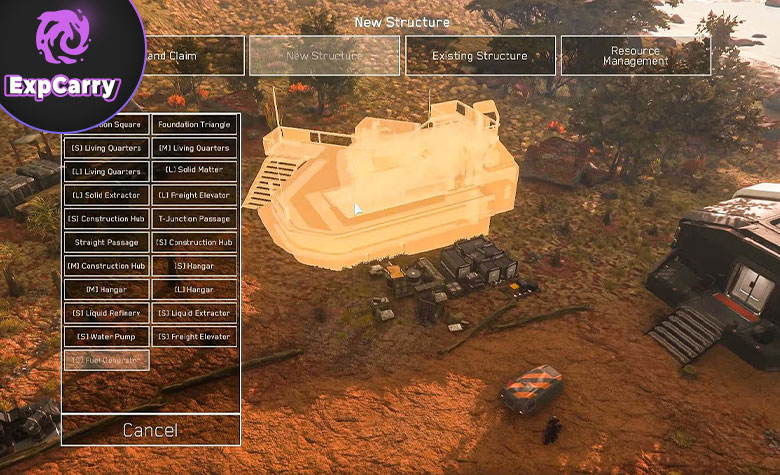Cancel the new structure menu
The height and width of the screenshot is (475, 780).
150,430
